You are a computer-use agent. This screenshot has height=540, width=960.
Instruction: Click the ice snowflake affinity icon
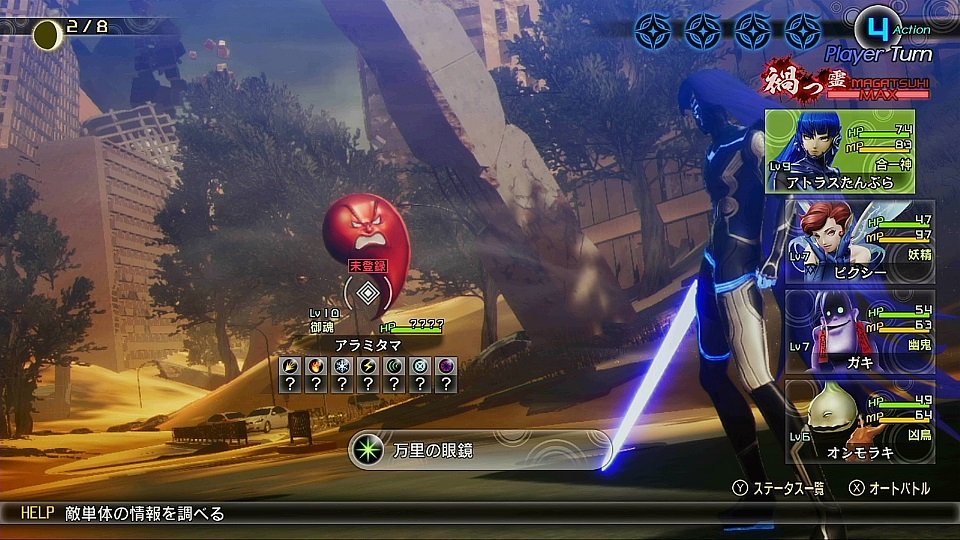click(342, 366)
